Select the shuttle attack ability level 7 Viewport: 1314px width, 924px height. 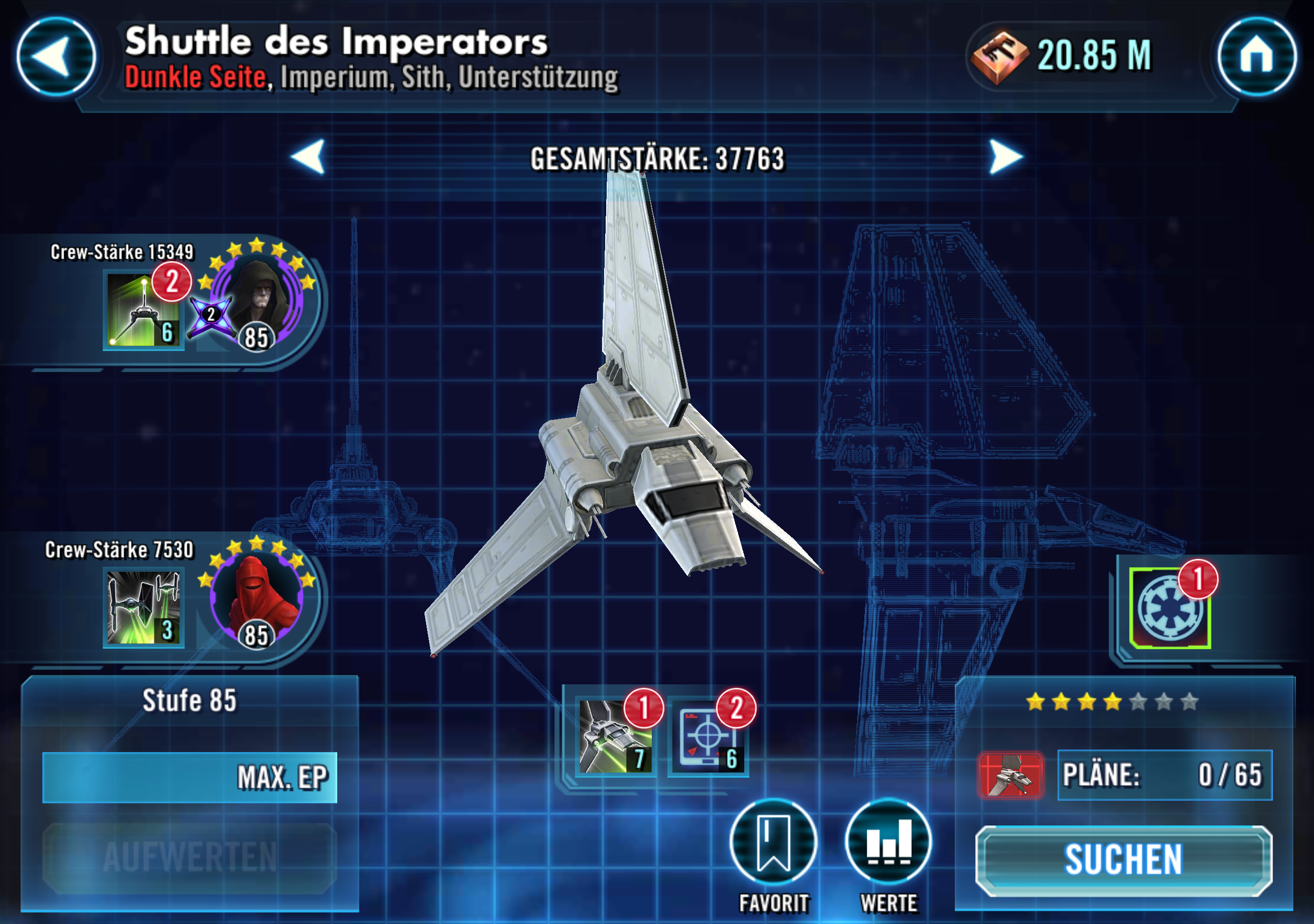tap(614, 737)
